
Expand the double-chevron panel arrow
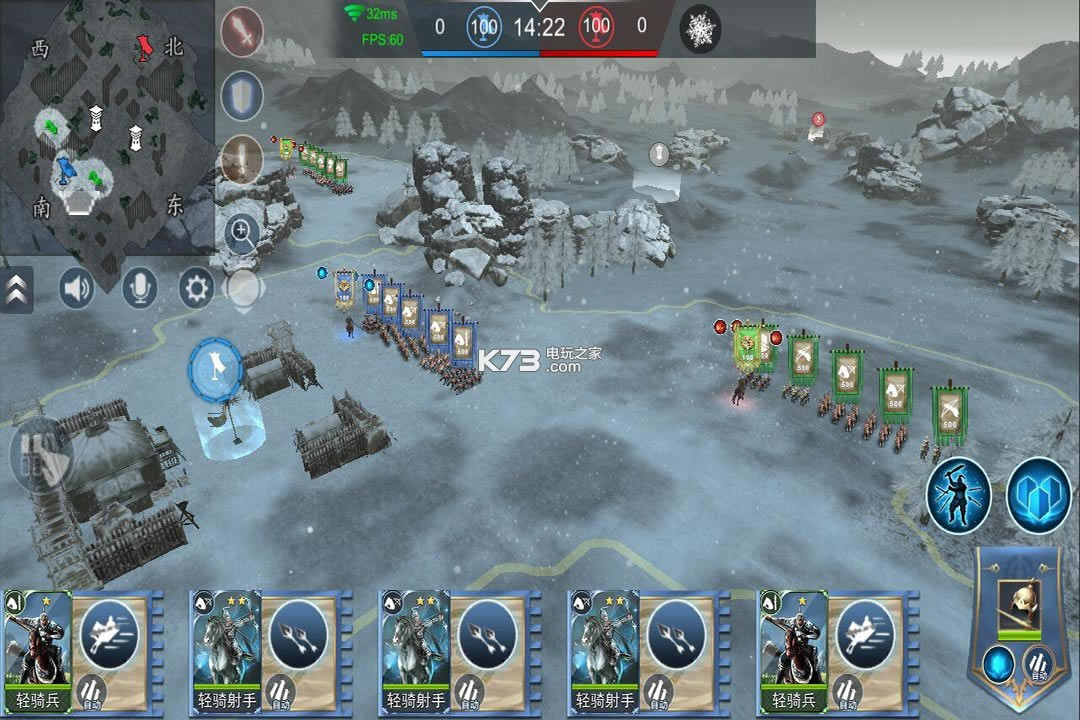(x=16, y=289)
